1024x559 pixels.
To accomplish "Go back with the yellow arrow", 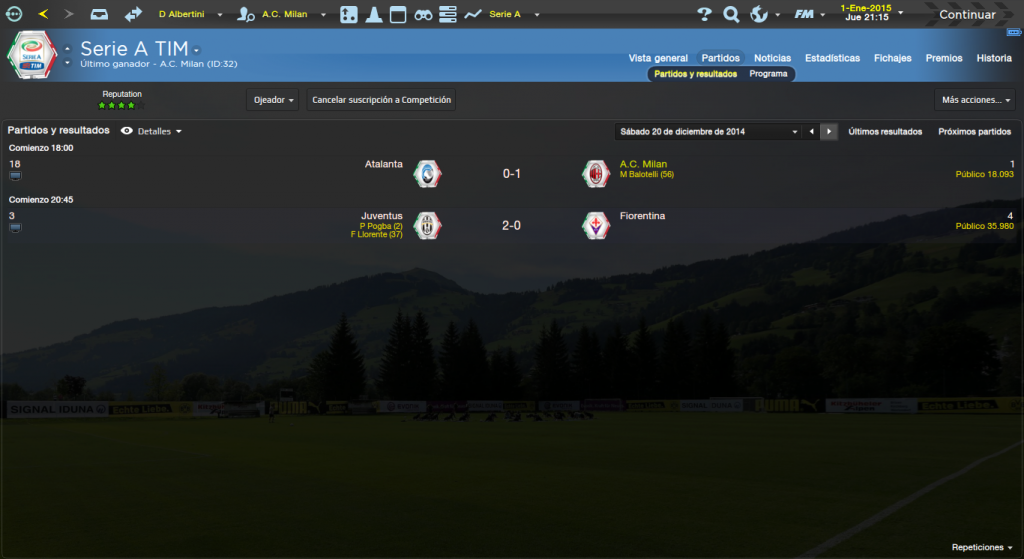I will (43, 15).
